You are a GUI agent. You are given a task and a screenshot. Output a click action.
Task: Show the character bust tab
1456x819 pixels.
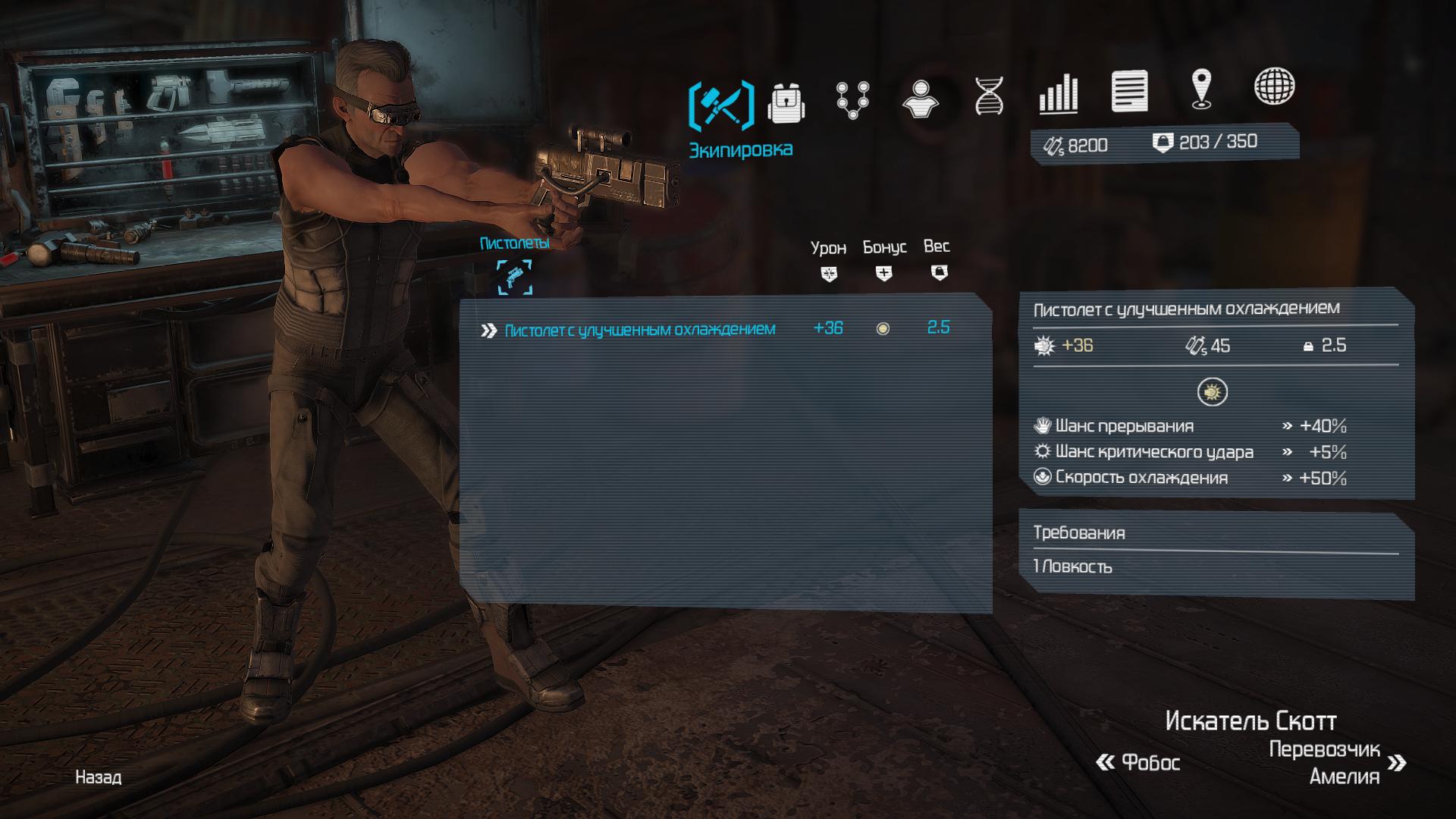[x=920, y=99]
